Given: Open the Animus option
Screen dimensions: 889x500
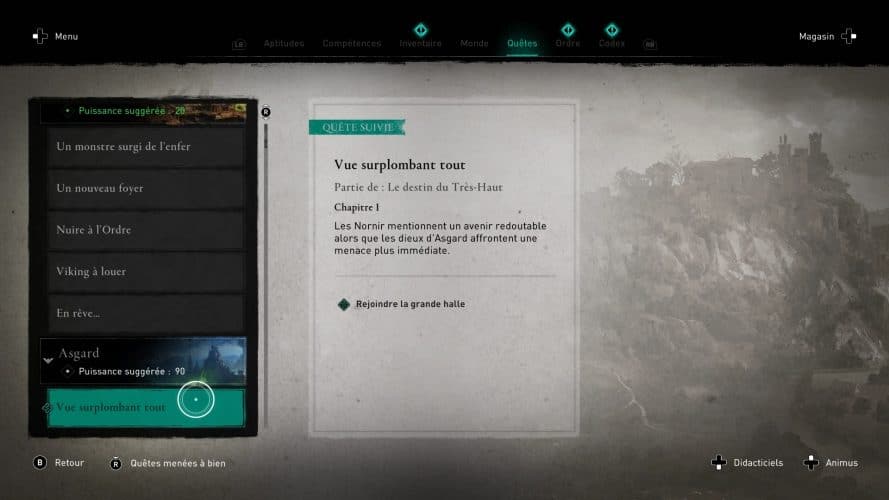Looking at the screenshot, I should click(831, 463).
